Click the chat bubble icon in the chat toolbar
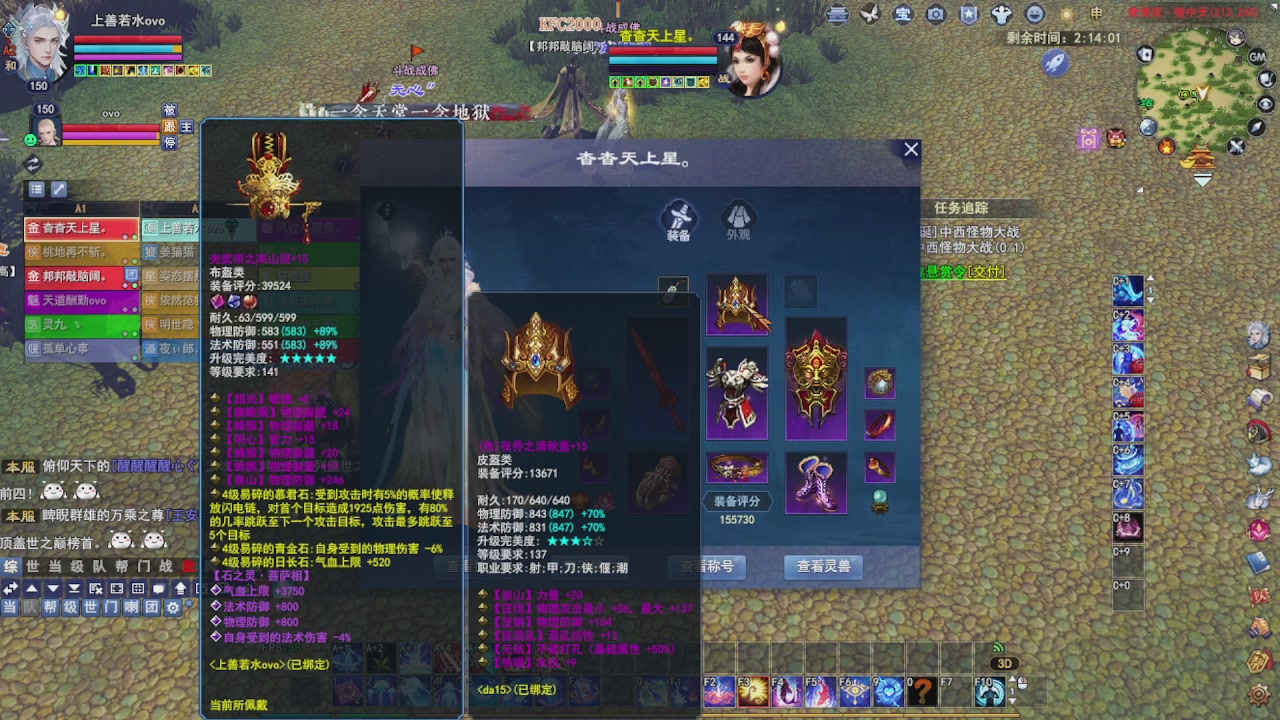 pos(158,588)
